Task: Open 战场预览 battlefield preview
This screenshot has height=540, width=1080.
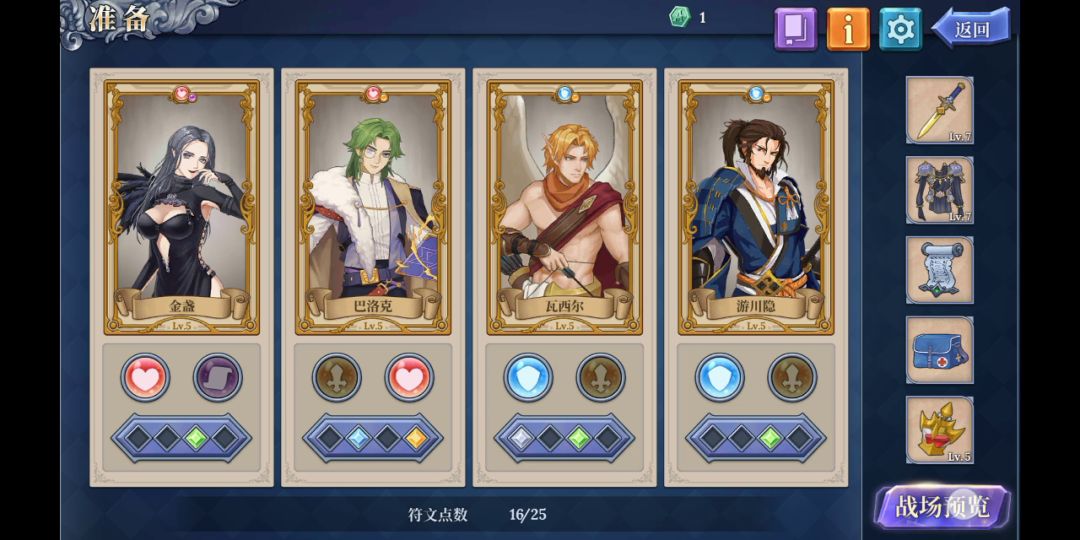Action: pyautogui.click(x=942, y=507)
